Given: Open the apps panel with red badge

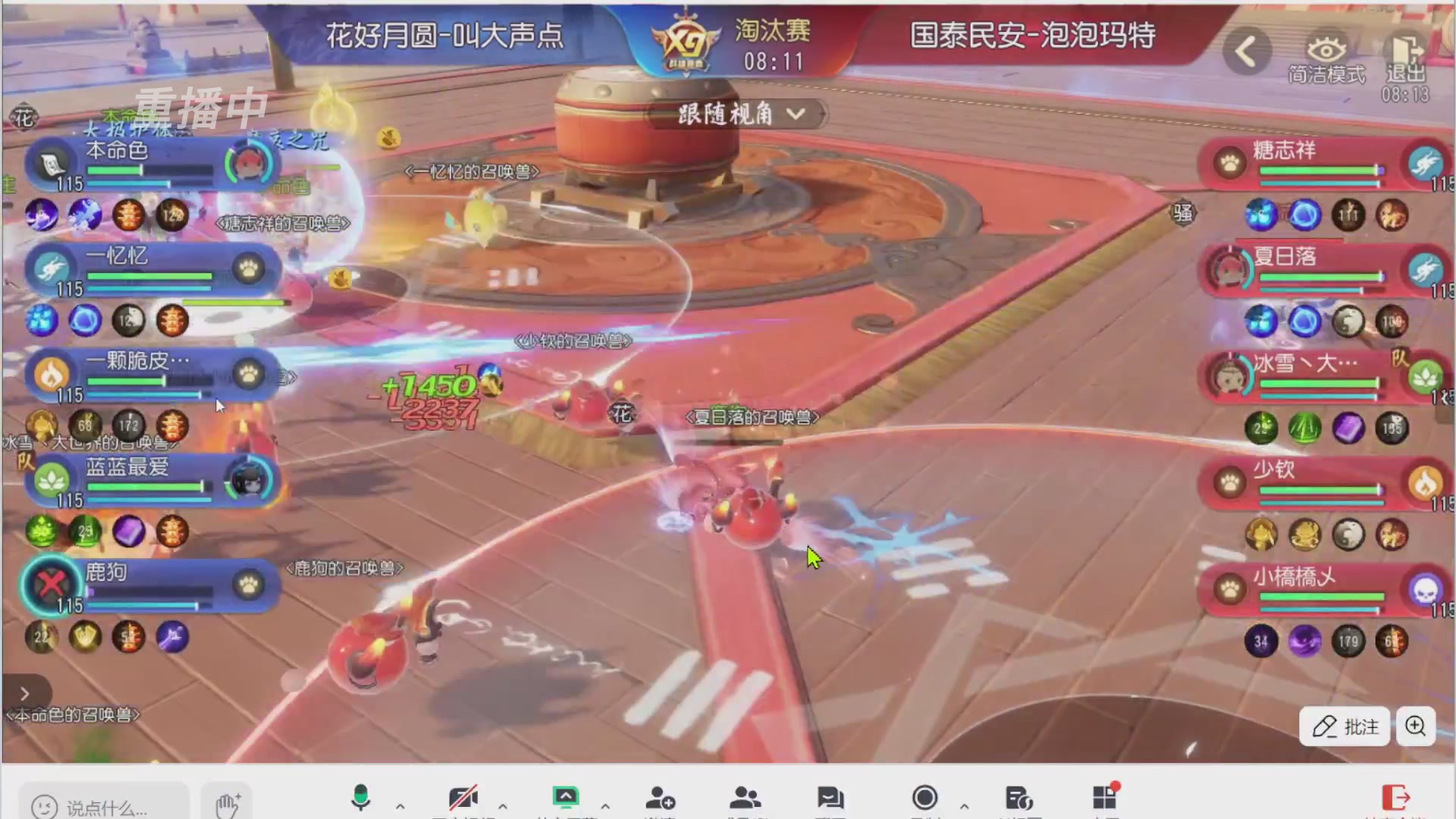Looking at the screenshot, I should (x=1105, y=798).
